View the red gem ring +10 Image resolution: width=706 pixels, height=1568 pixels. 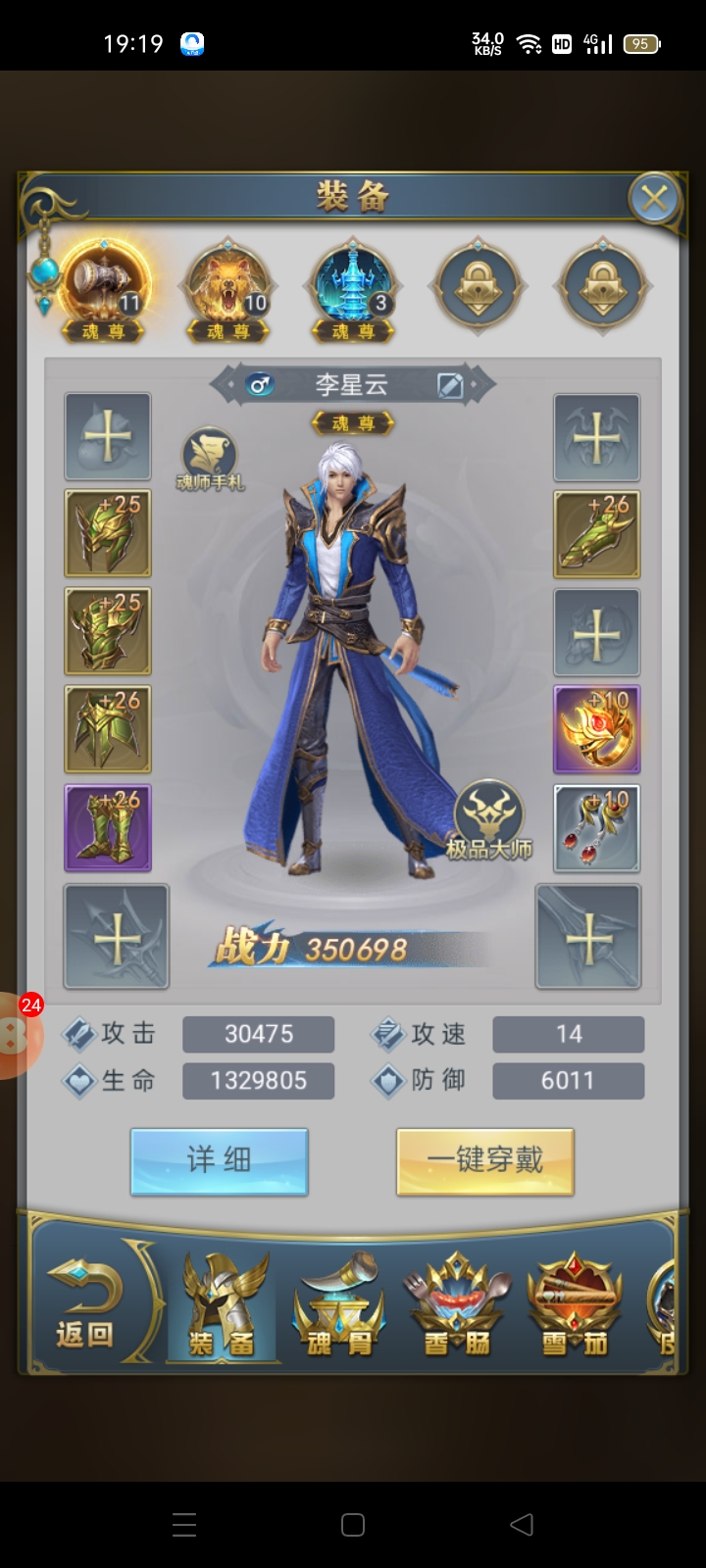click(x=596, y=730)
